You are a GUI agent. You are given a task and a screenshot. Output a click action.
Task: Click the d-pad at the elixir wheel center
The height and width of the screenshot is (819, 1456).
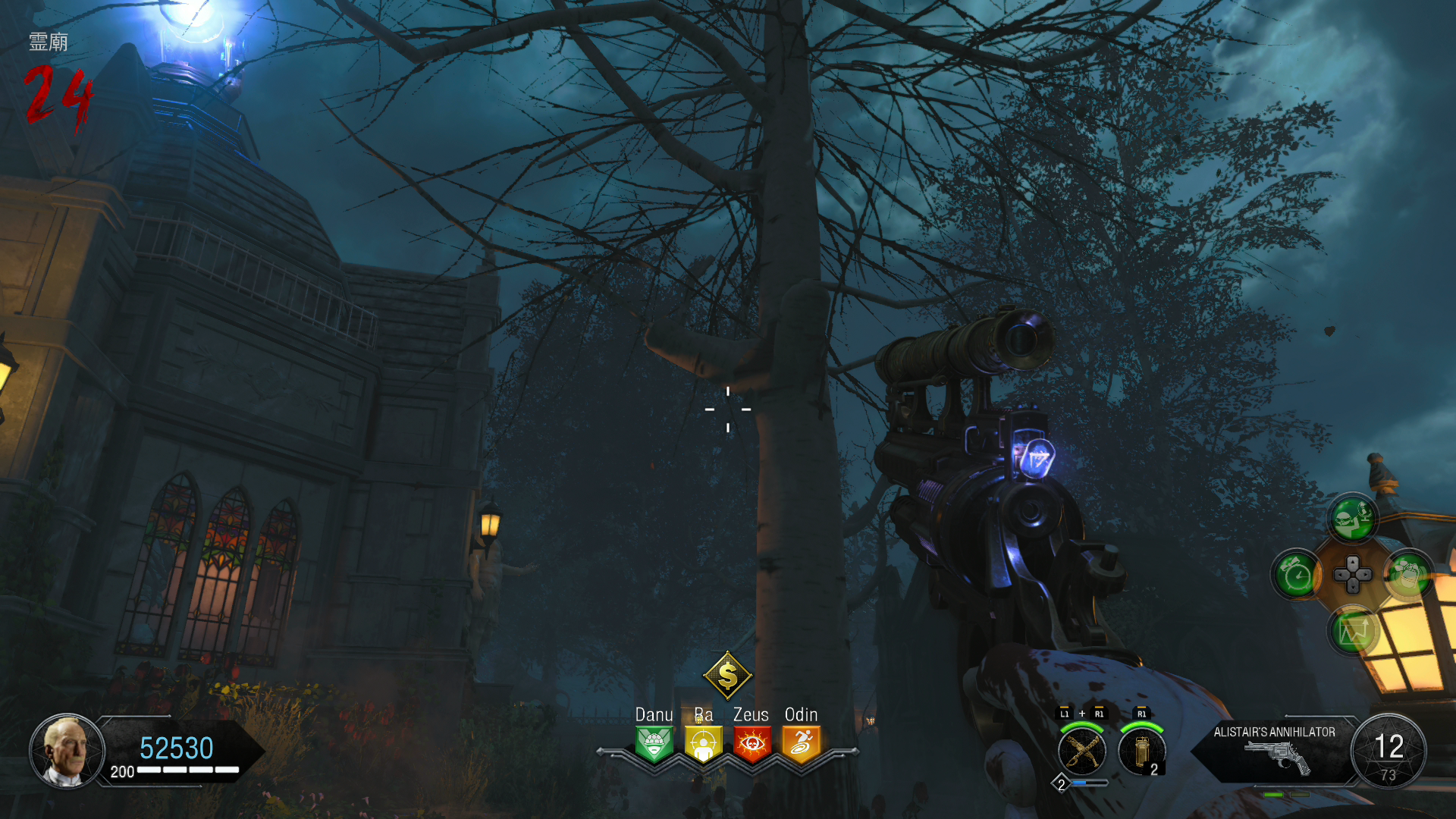pos(1353,575)
